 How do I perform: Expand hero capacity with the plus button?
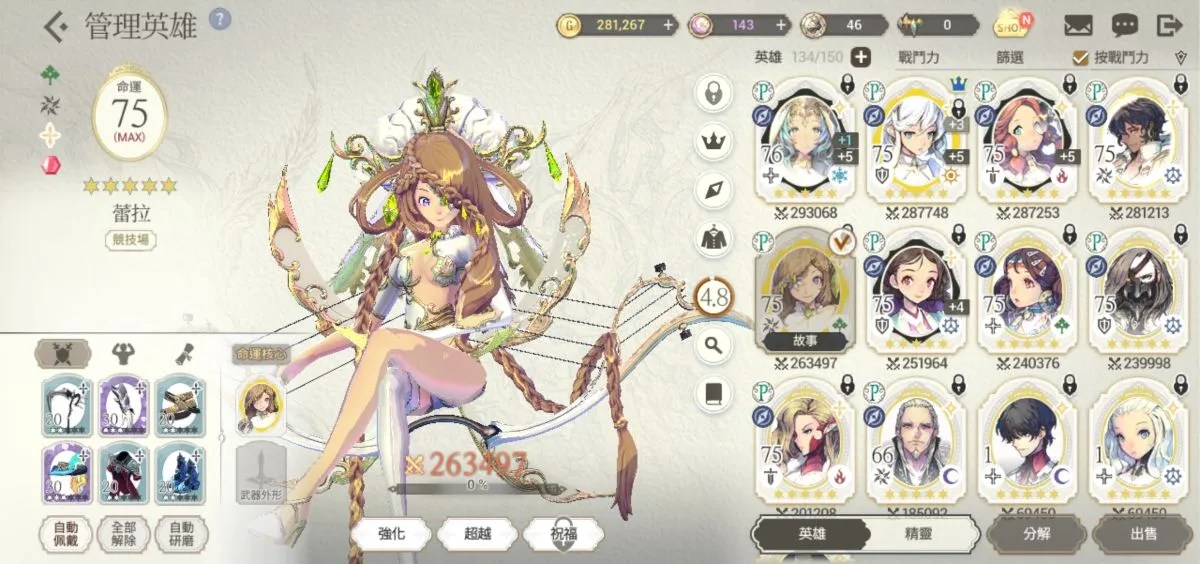860,58
